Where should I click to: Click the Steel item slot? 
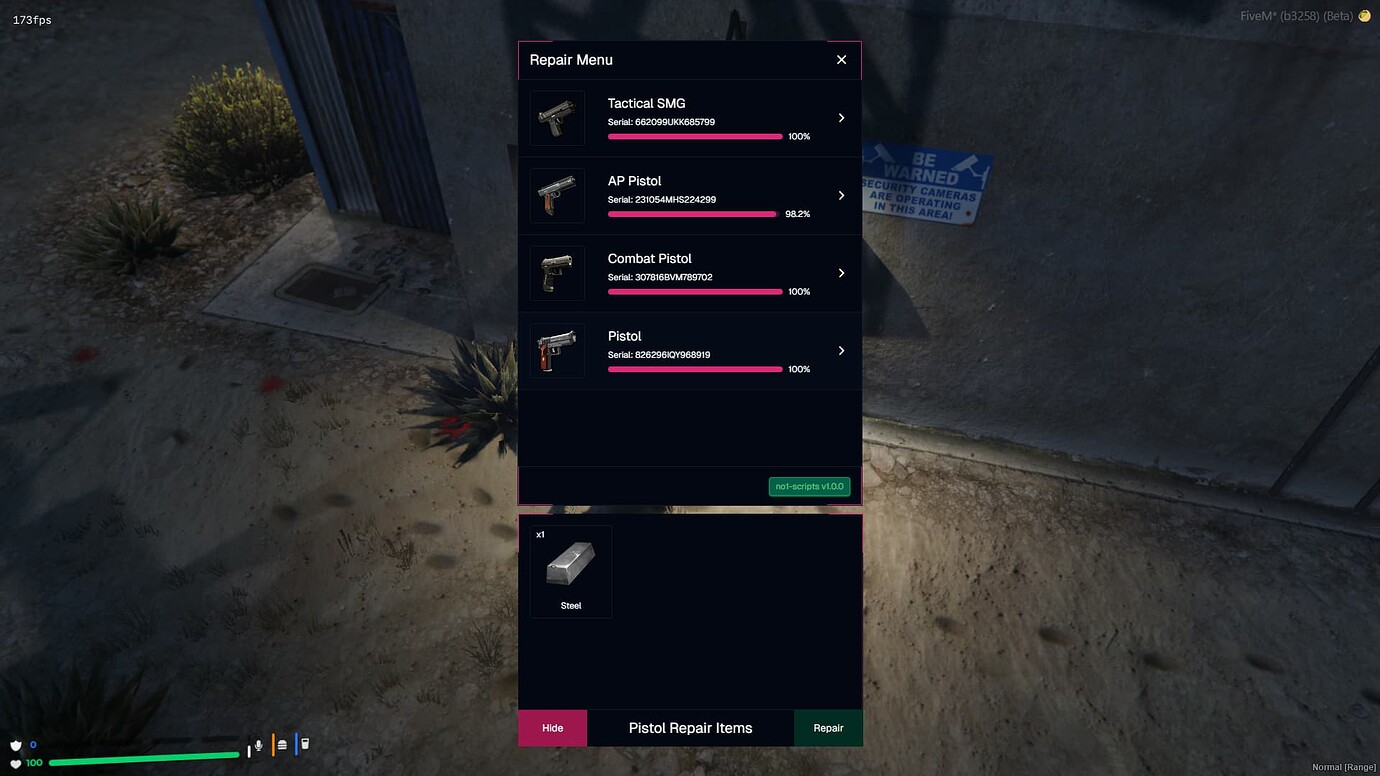[571, 572]
